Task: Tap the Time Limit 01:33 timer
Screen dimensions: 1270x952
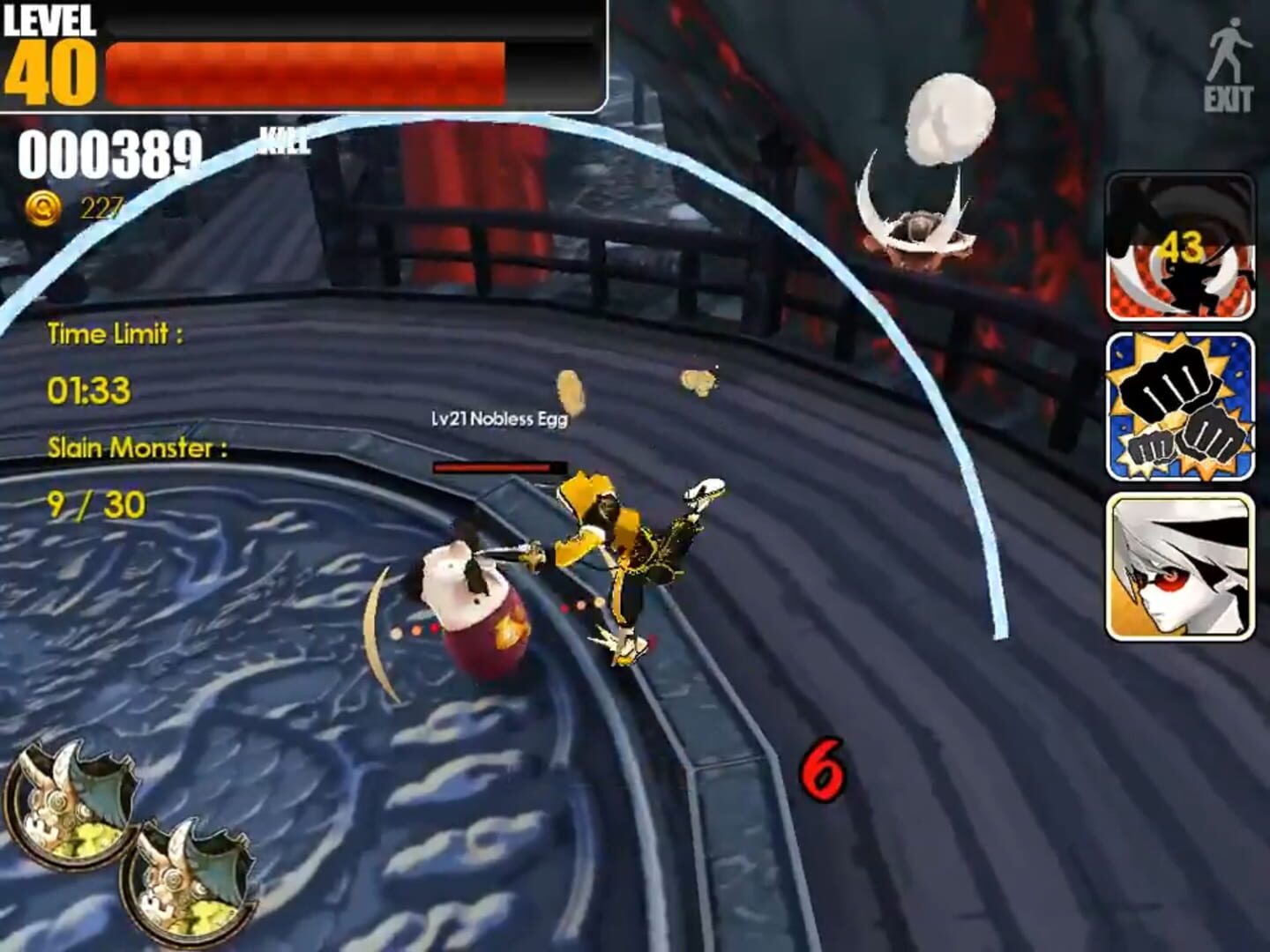Action: 88,386
